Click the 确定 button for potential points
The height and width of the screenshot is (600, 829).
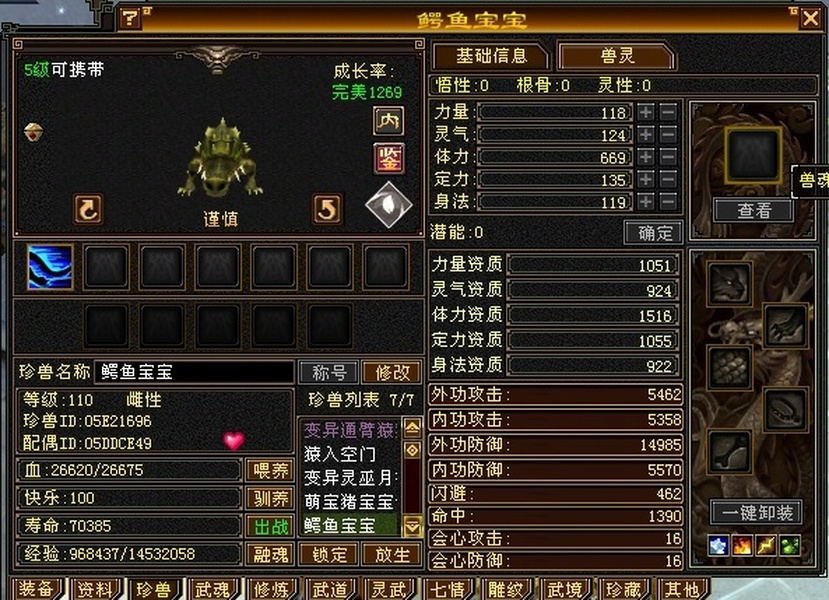653,232
